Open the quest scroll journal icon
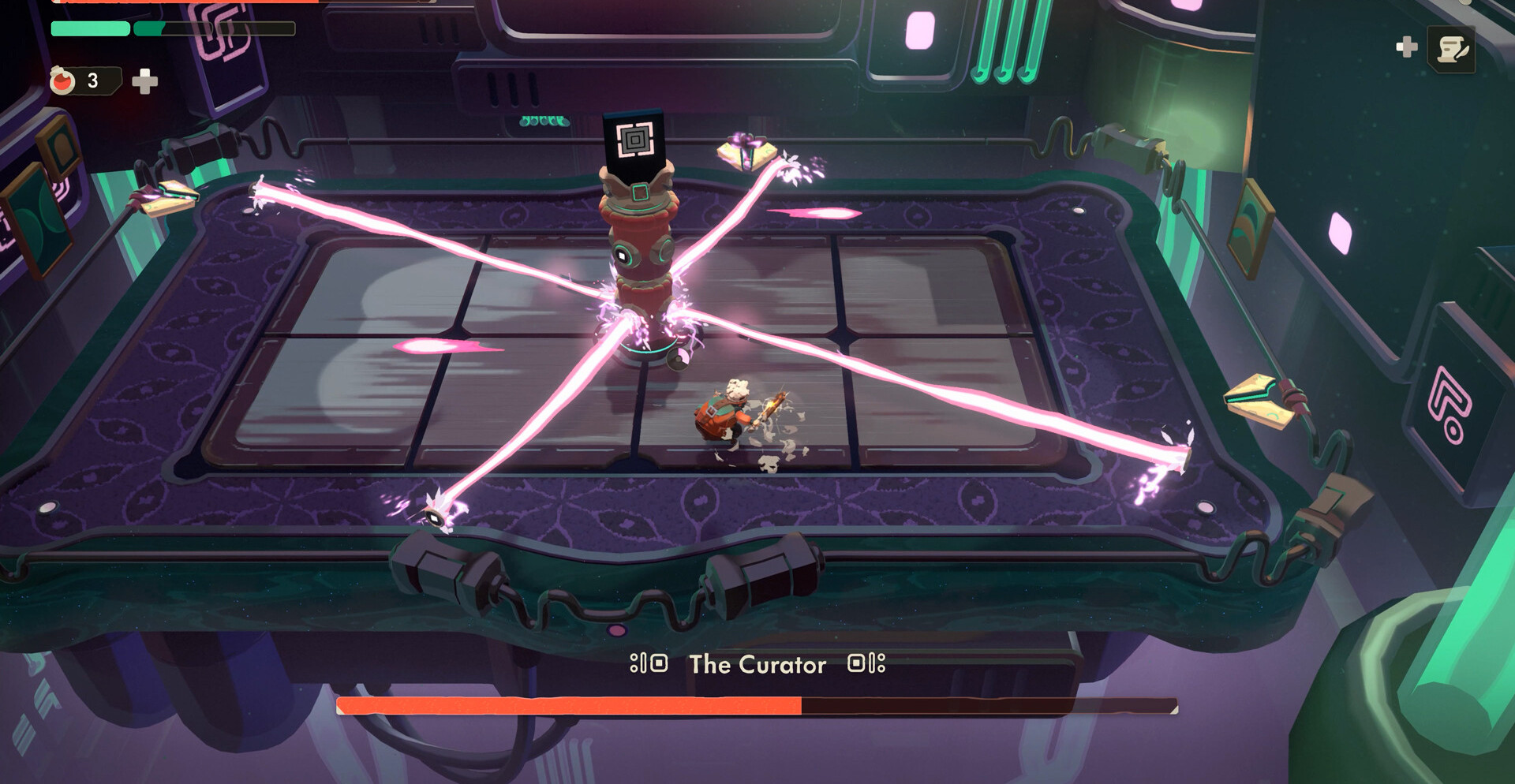The height and width of the screenshot is (784, 1515). pyautogui.click(x=1452, y=50)
